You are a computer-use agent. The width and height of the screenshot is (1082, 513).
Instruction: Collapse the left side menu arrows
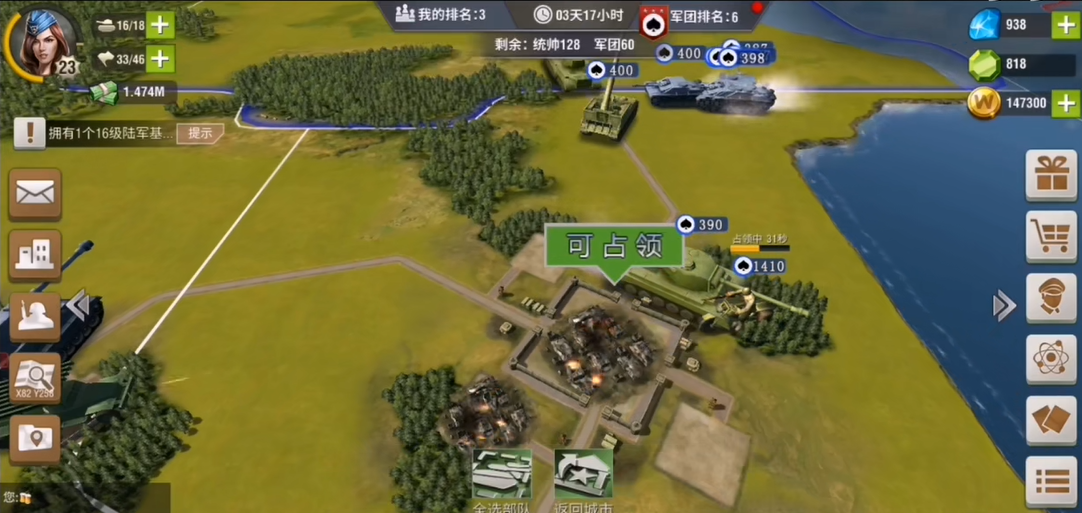pyautogui.click(x=79, y=306)
